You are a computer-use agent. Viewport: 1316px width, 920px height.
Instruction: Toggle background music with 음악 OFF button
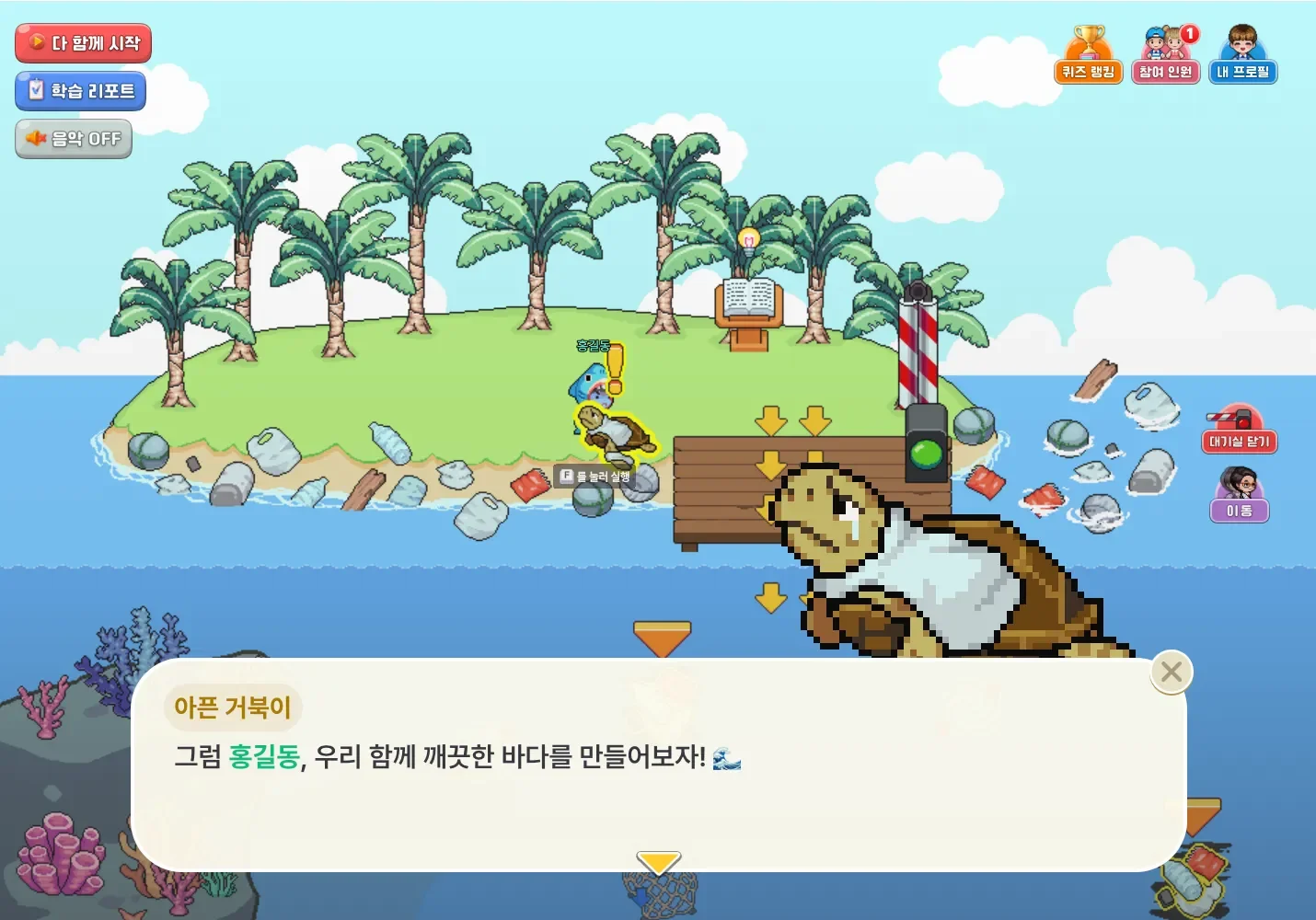coord(74,138)
